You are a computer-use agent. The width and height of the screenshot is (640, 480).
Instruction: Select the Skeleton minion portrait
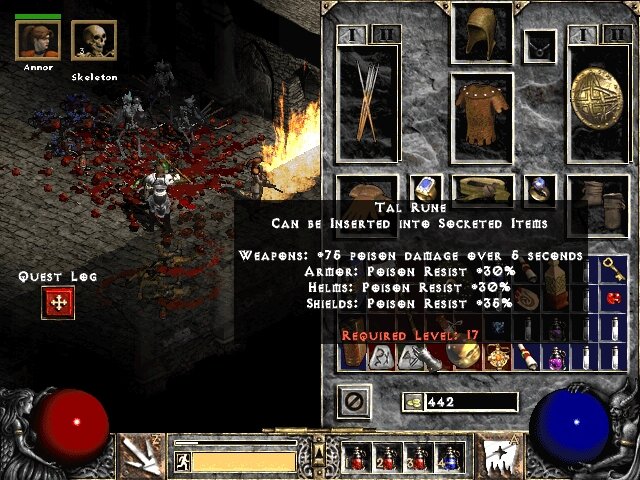click(x=94, y=42)
